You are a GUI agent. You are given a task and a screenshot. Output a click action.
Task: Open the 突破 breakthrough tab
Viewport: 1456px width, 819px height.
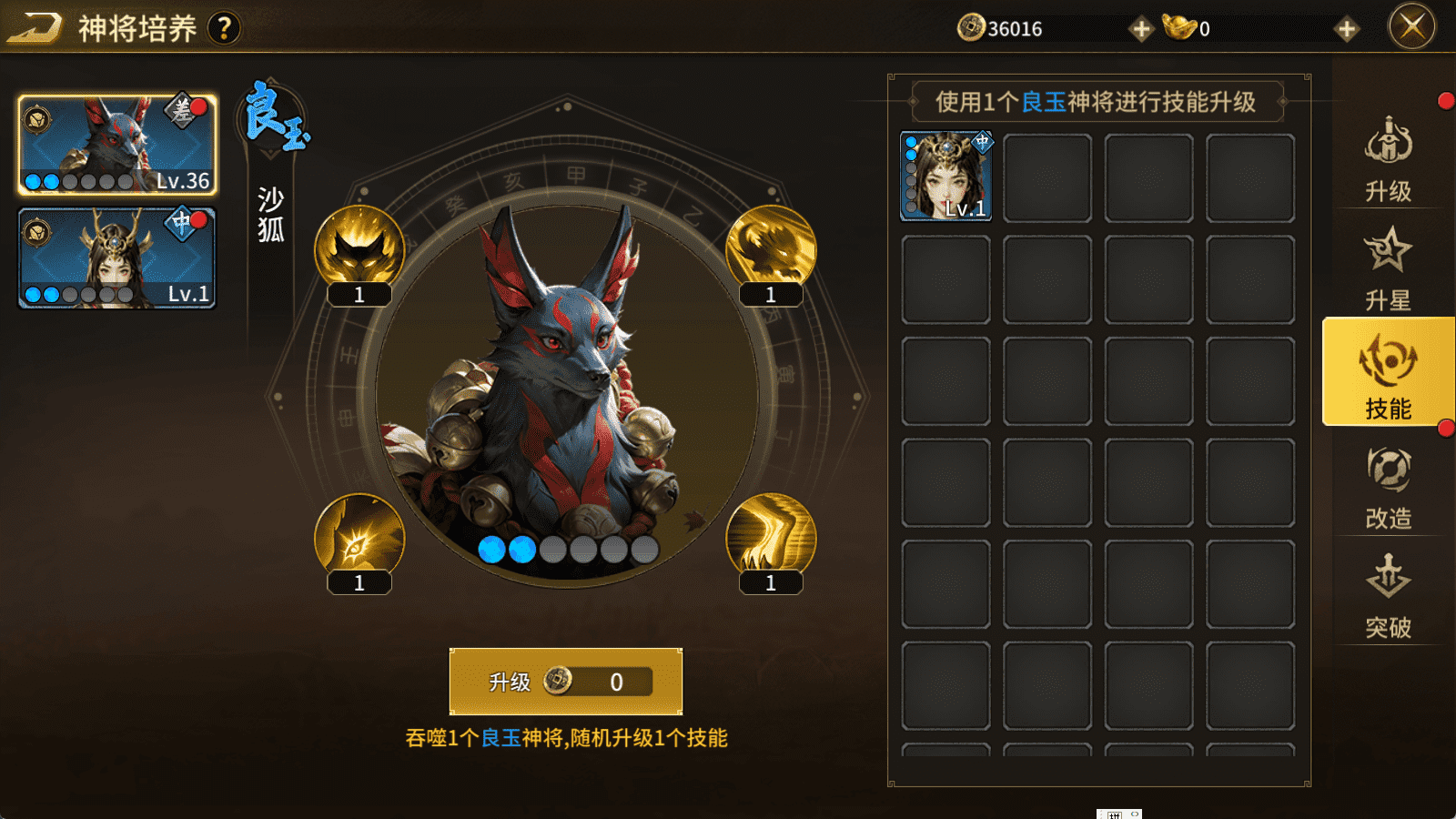1388,596
